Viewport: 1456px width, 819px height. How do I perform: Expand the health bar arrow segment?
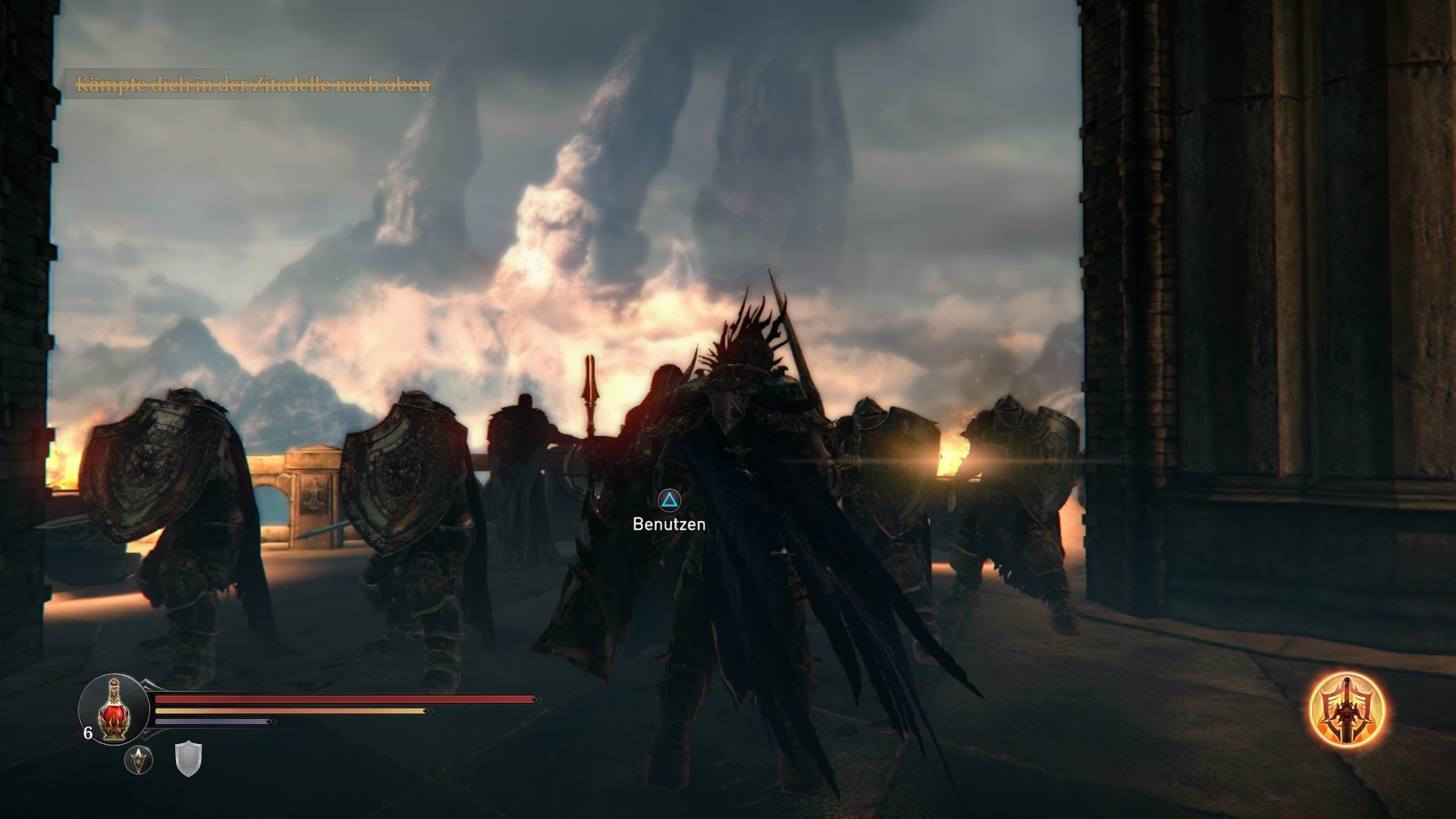click(535, 699)
